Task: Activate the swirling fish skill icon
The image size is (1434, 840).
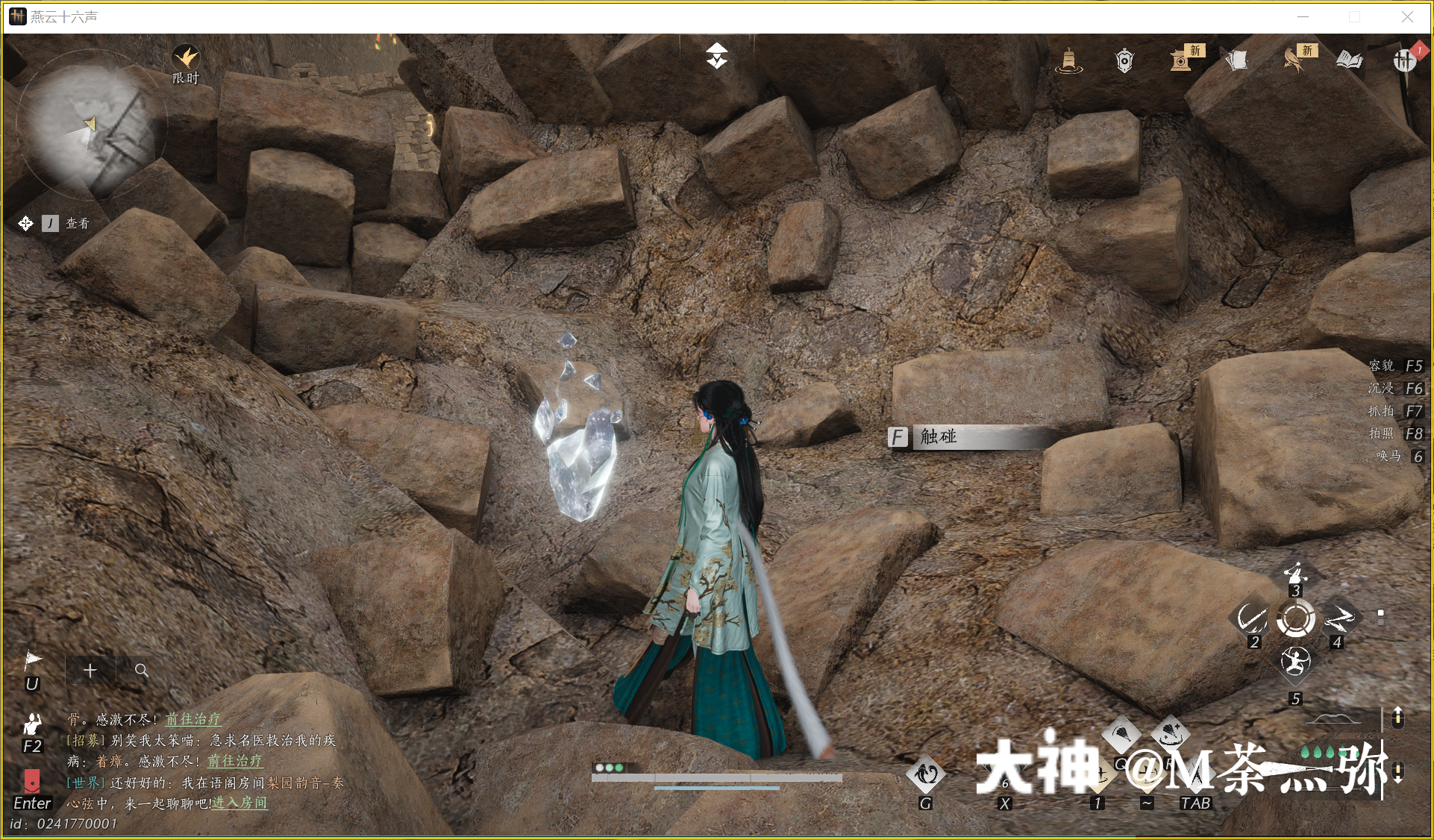Action: [925, 774]
